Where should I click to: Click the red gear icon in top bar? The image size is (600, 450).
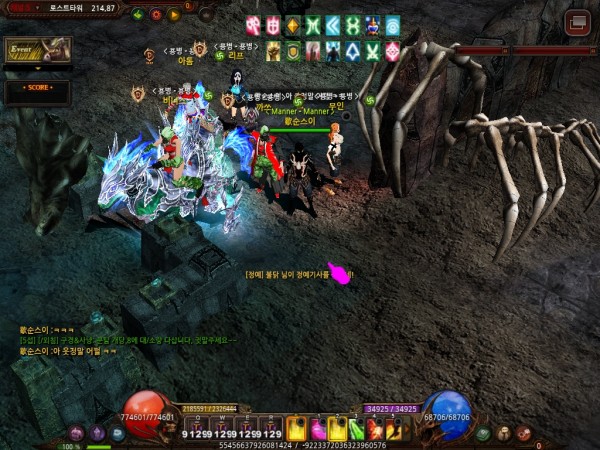(x=156, y=15)
